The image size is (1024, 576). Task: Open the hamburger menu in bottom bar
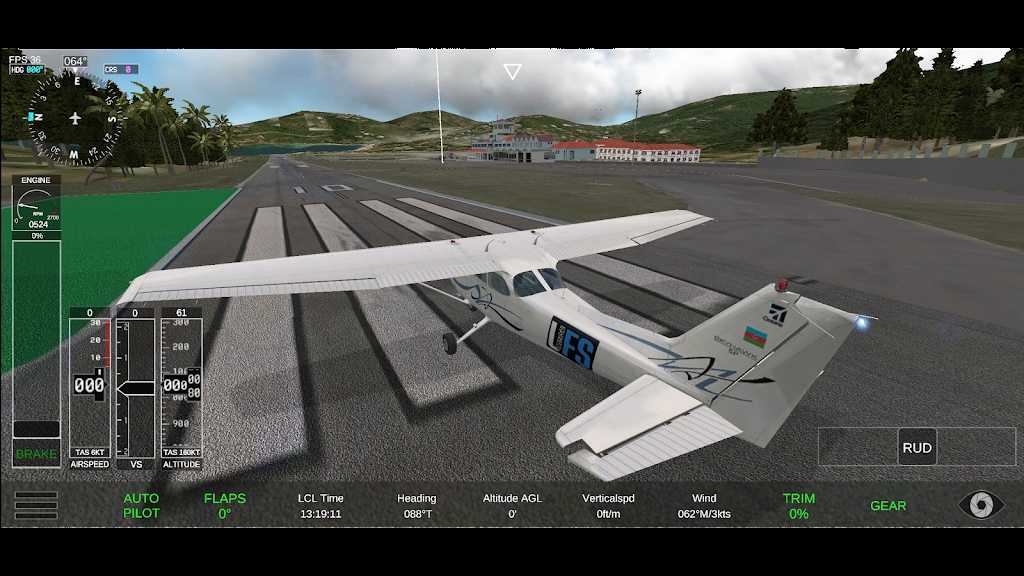tap(35, 505)
